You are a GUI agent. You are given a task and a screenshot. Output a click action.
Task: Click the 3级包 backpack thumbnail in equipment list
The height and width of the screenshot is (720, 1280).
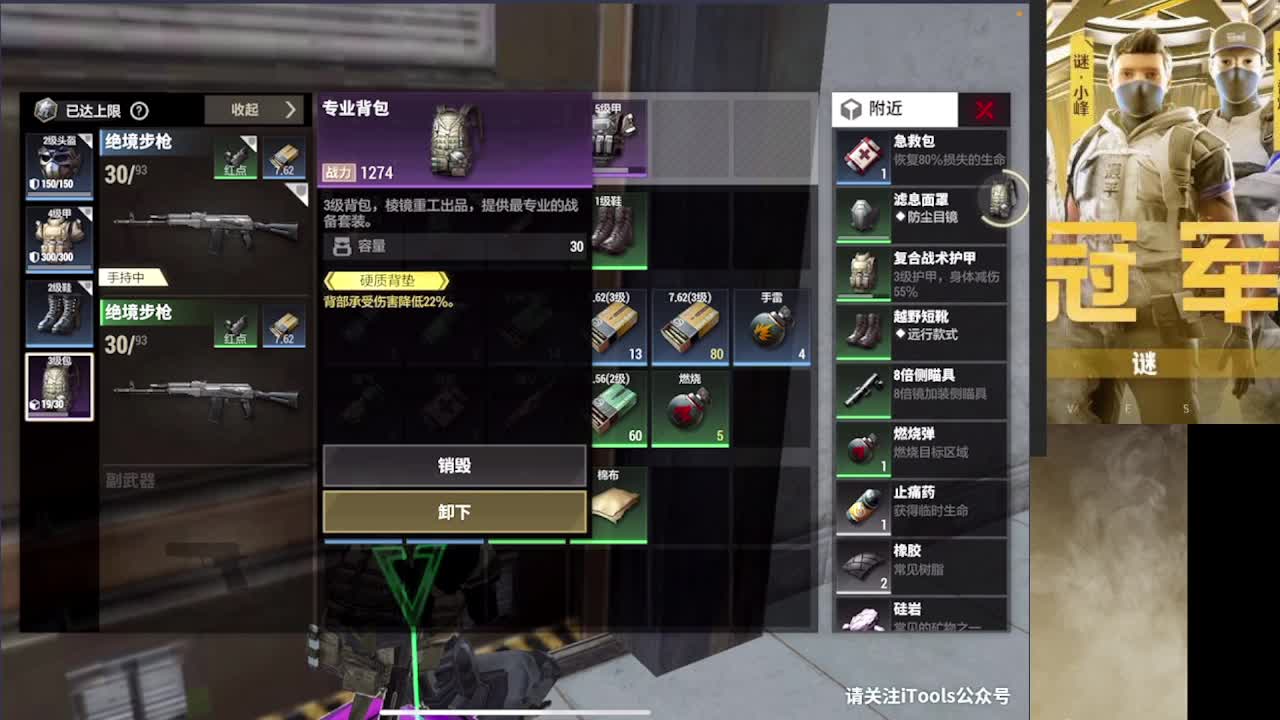57,385
